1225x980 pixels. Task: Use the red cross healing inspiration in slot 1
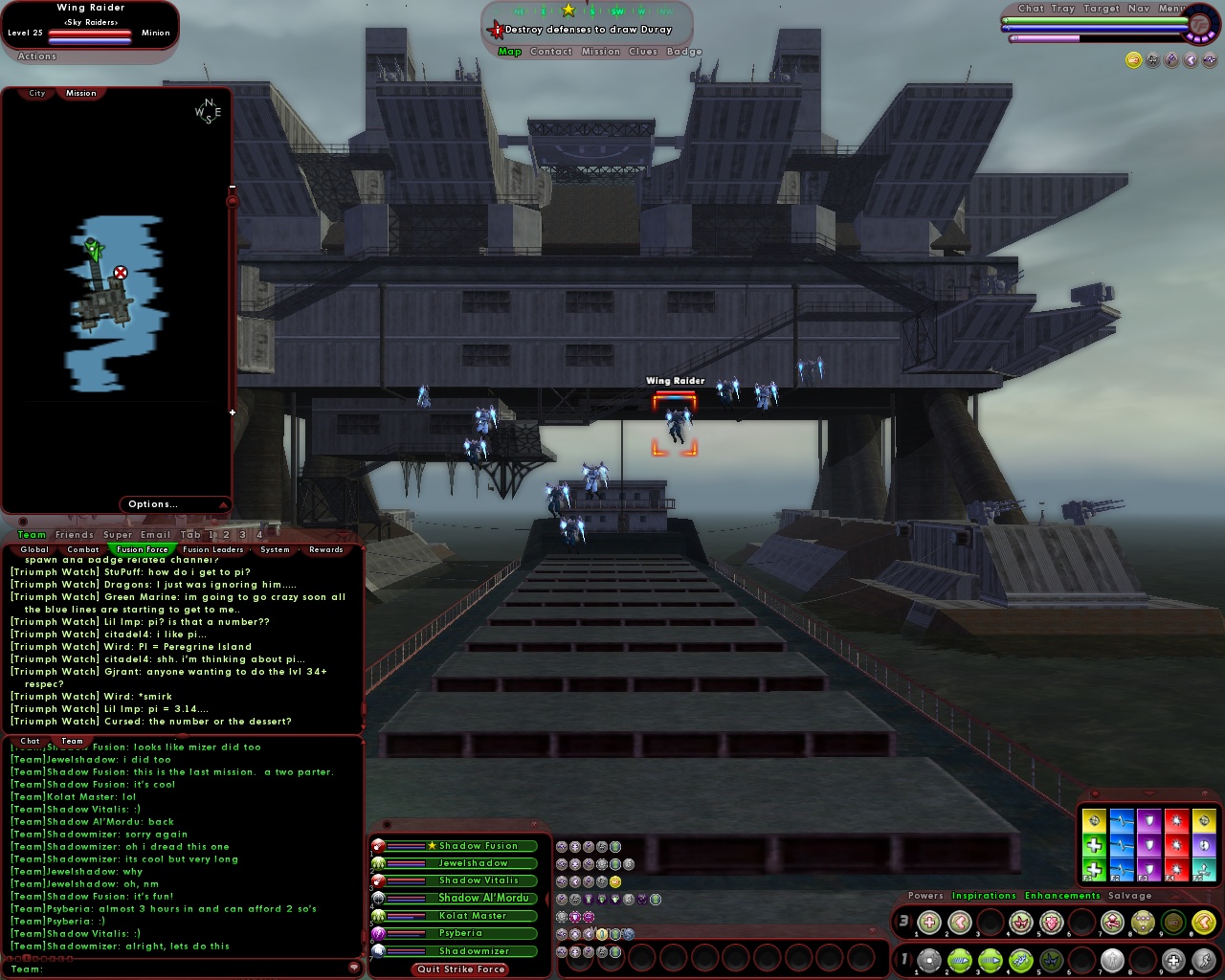point(928,922)
